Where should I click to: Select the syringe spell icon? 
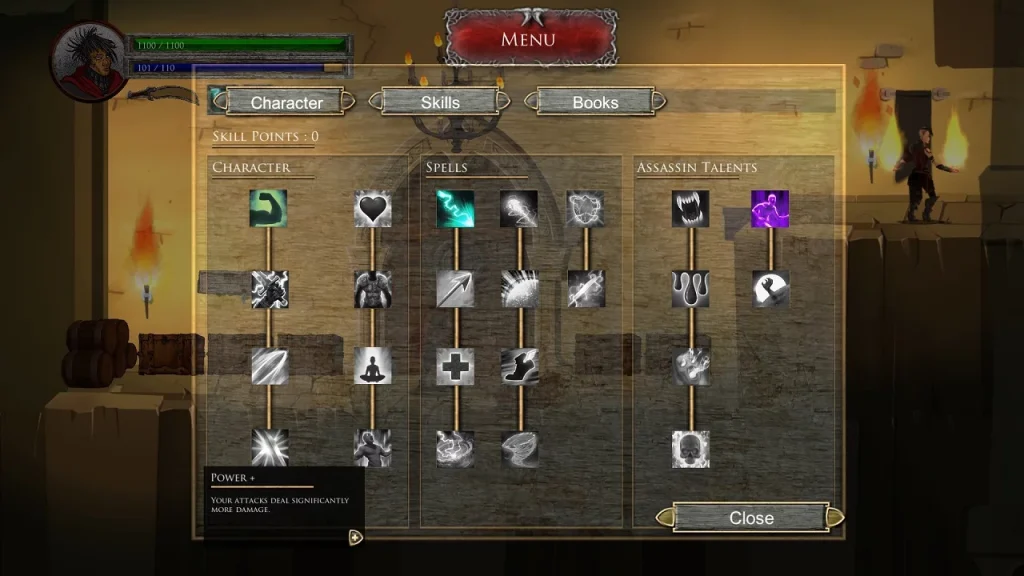[x=585, y=289]
